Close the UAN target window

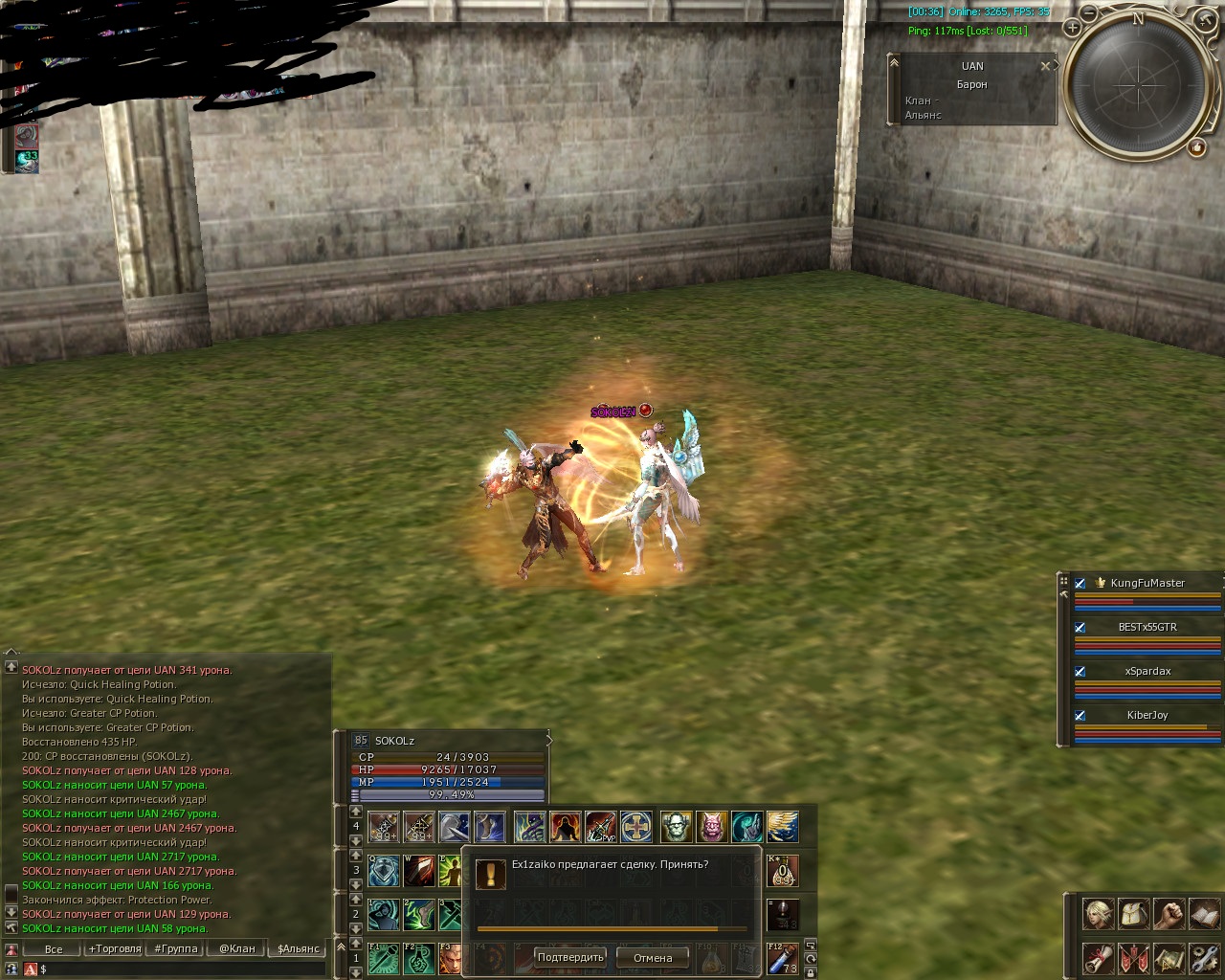point(1045,66)
